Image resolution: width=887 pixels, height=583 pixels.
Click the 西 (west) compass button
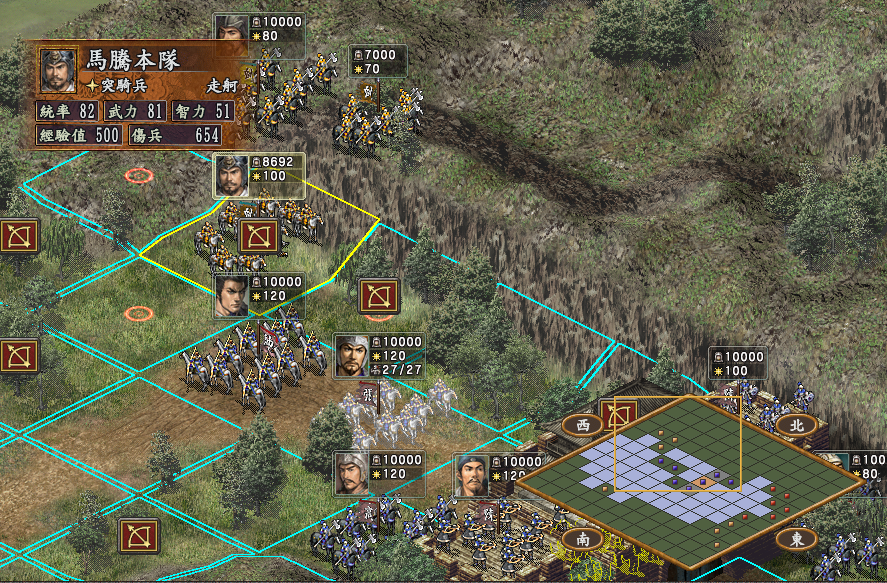click(583, 424)
